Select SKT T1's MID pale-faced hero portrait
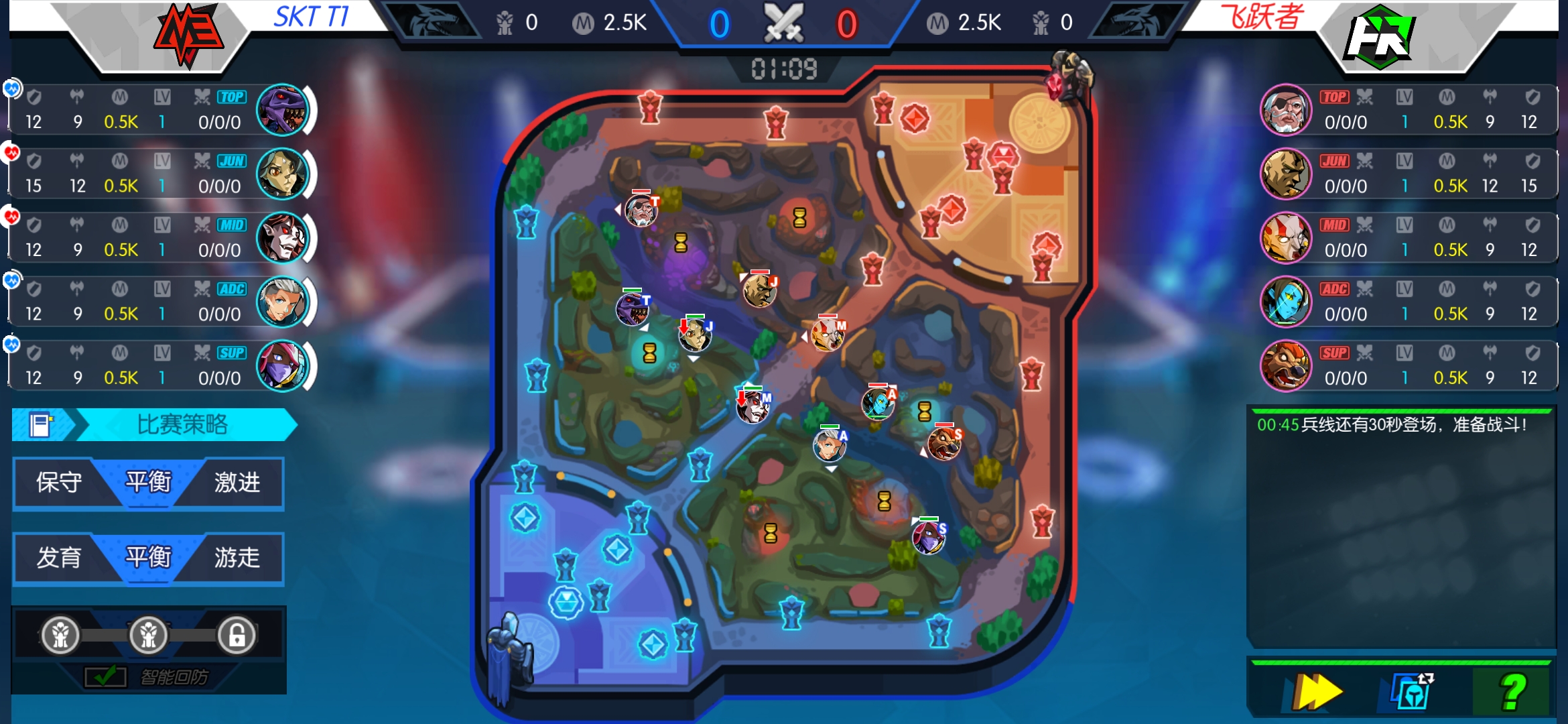The image size is (1568, 724). (x=282, y=238)
